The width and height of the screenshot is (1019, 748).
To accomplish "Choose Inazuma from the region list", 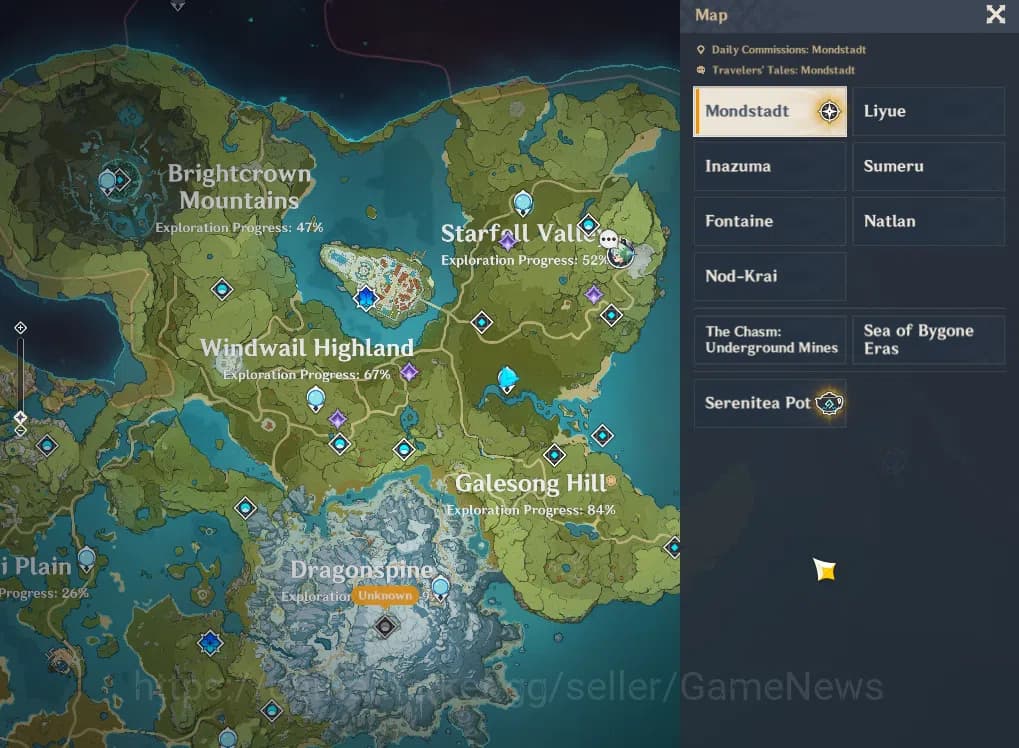I will click(x=769, y=166).
